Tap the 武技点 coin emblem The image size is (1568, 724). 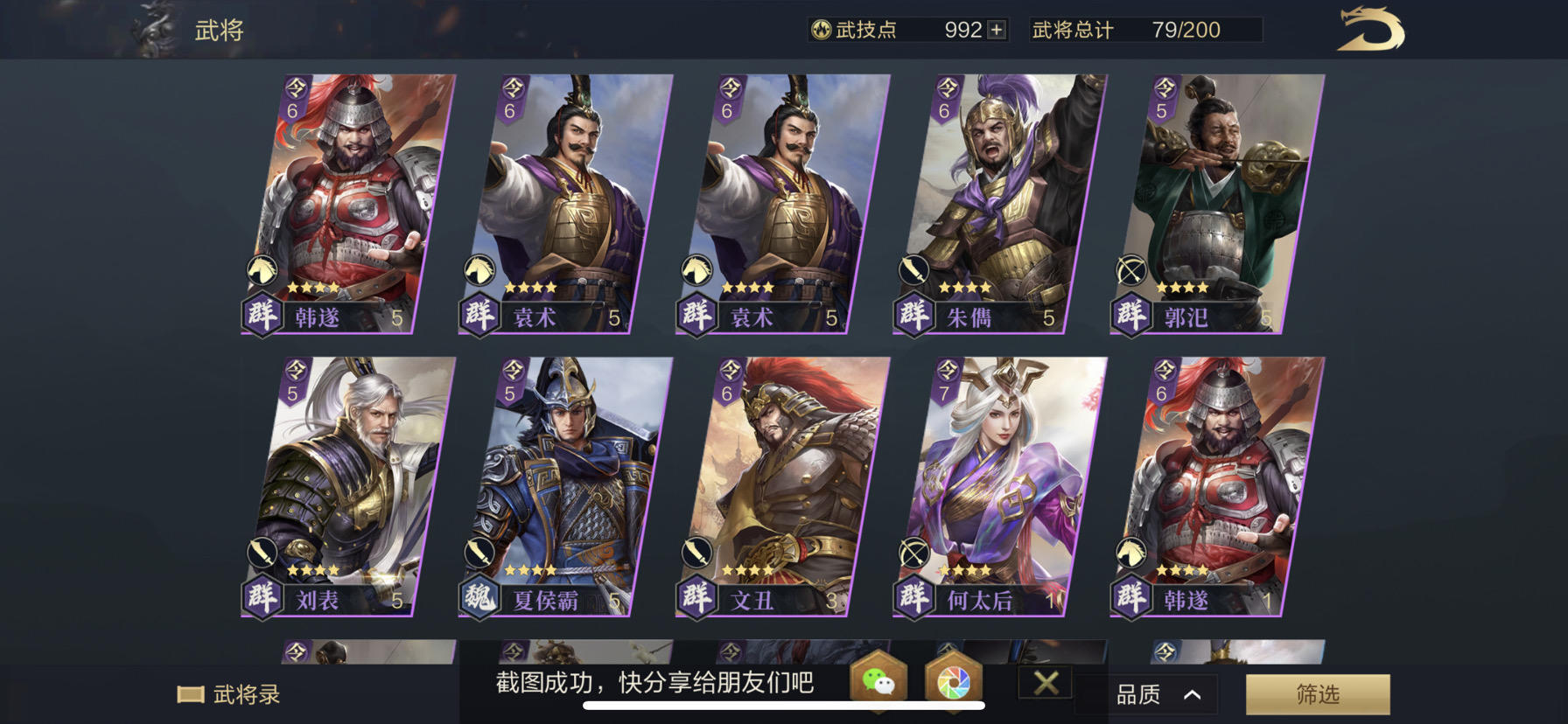820,29
